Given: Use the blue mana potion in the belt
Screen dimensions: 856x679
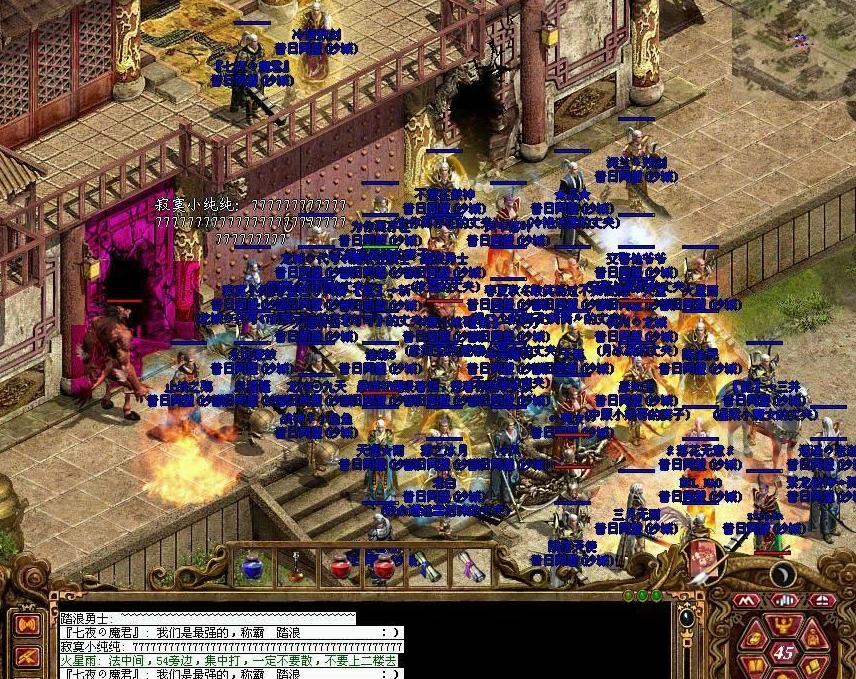Looking at the screenshot, I should click(x=251, y=567).
